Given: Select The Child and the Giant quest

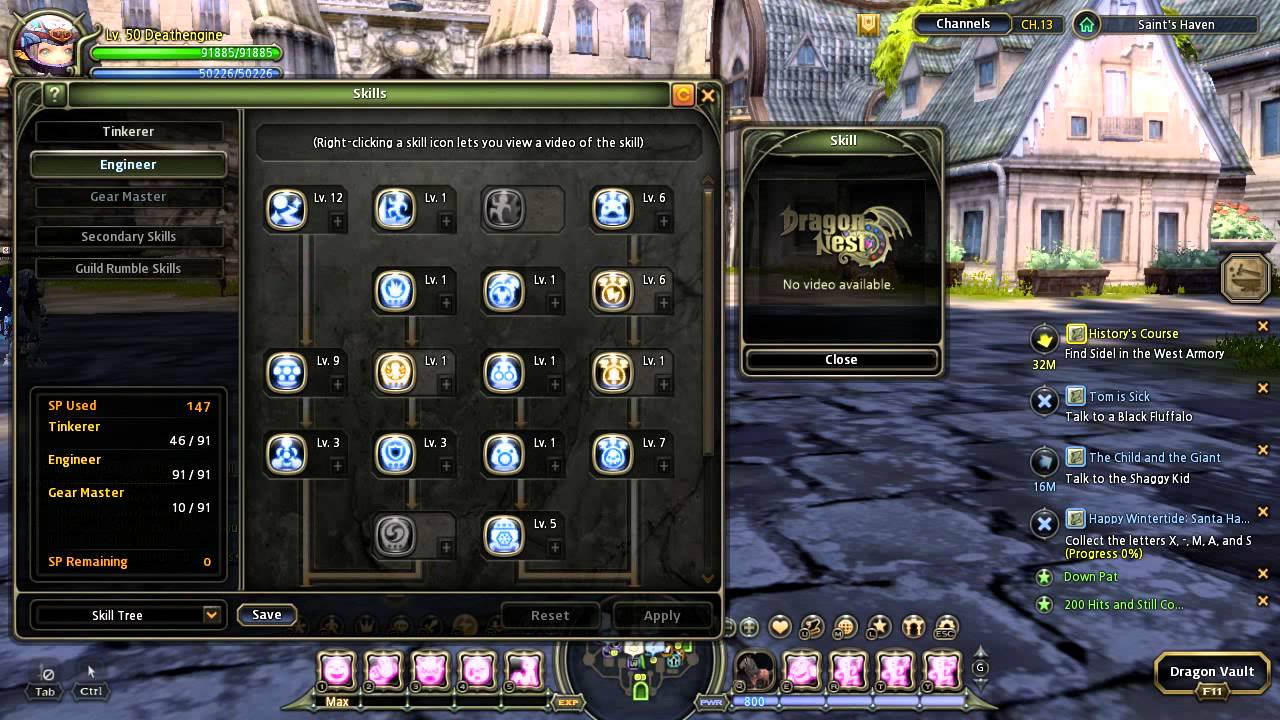Looking at the screenshot, I should [x=1154, y=458].
